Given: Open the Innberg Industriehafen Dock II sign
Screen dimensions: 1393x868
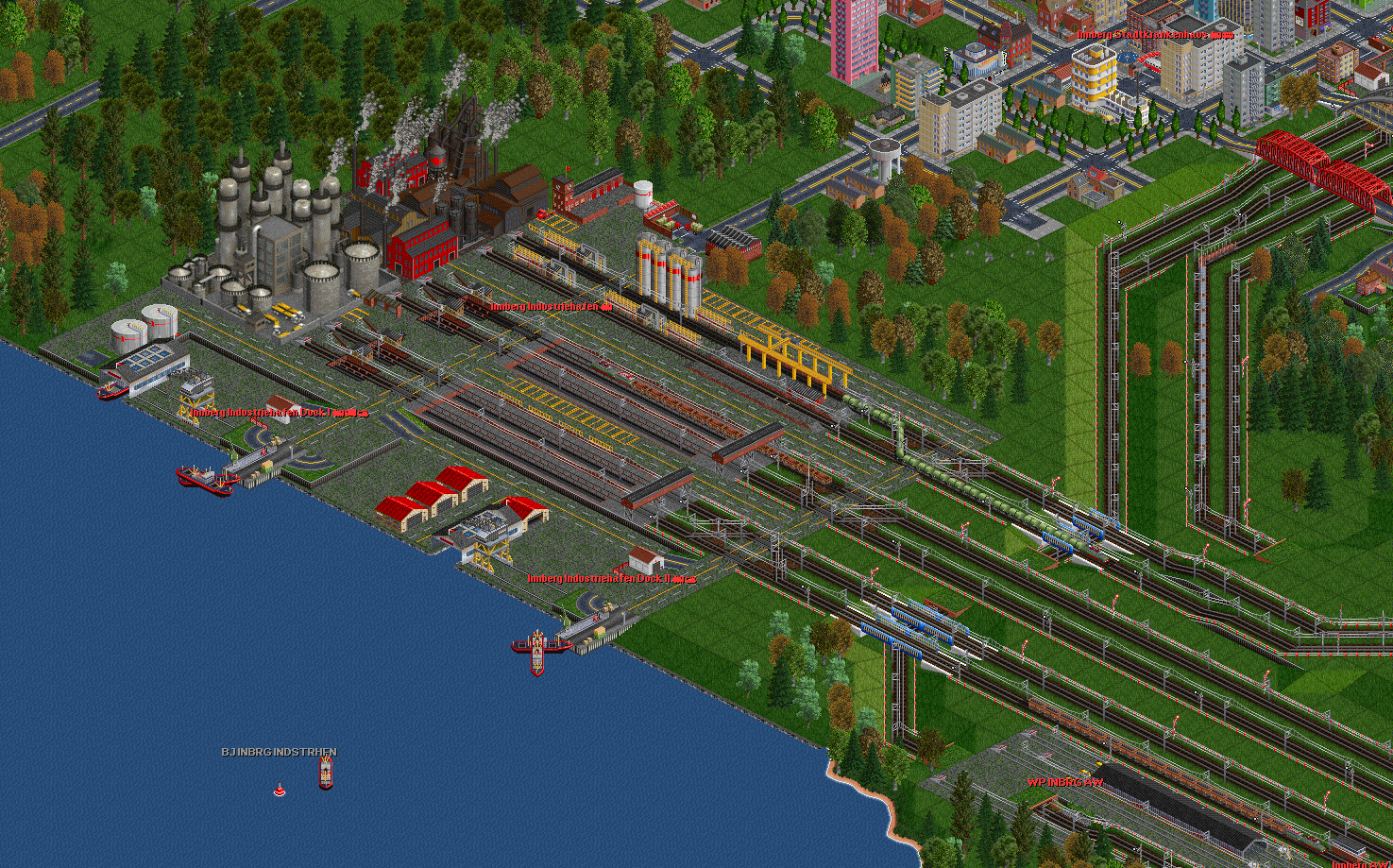Looking at the screenshot, I should [610, 578].
